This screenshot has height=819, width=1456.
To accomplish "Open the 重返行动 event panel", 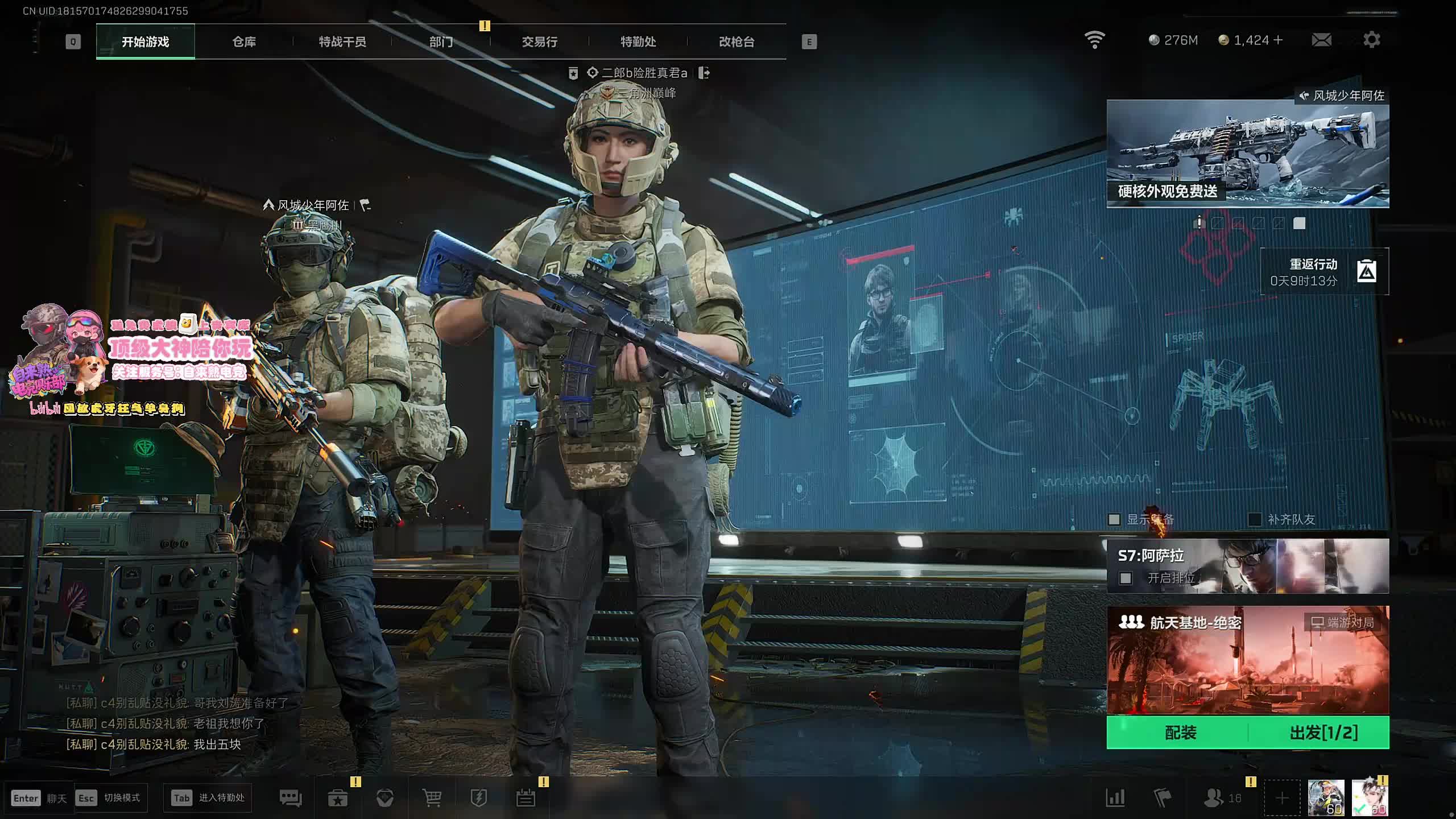I will tap(1324, 272).
